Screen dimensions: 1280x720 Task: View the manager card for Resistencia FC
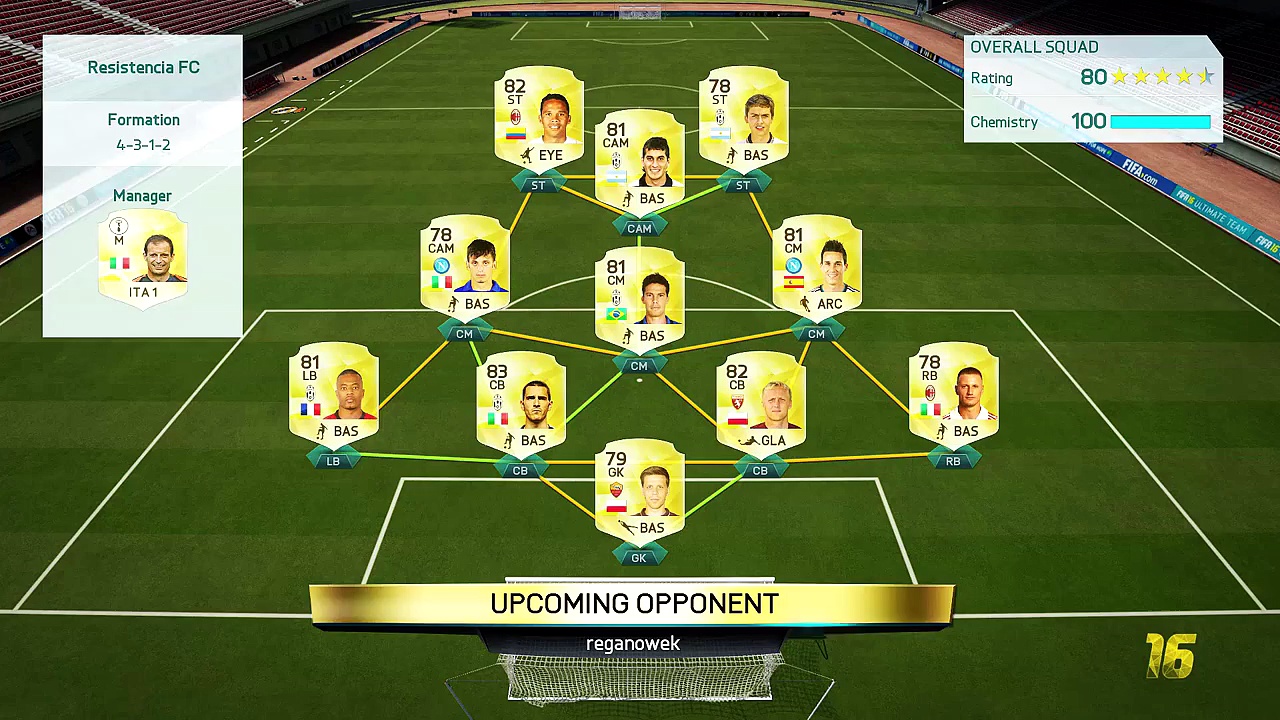(142, 258)
